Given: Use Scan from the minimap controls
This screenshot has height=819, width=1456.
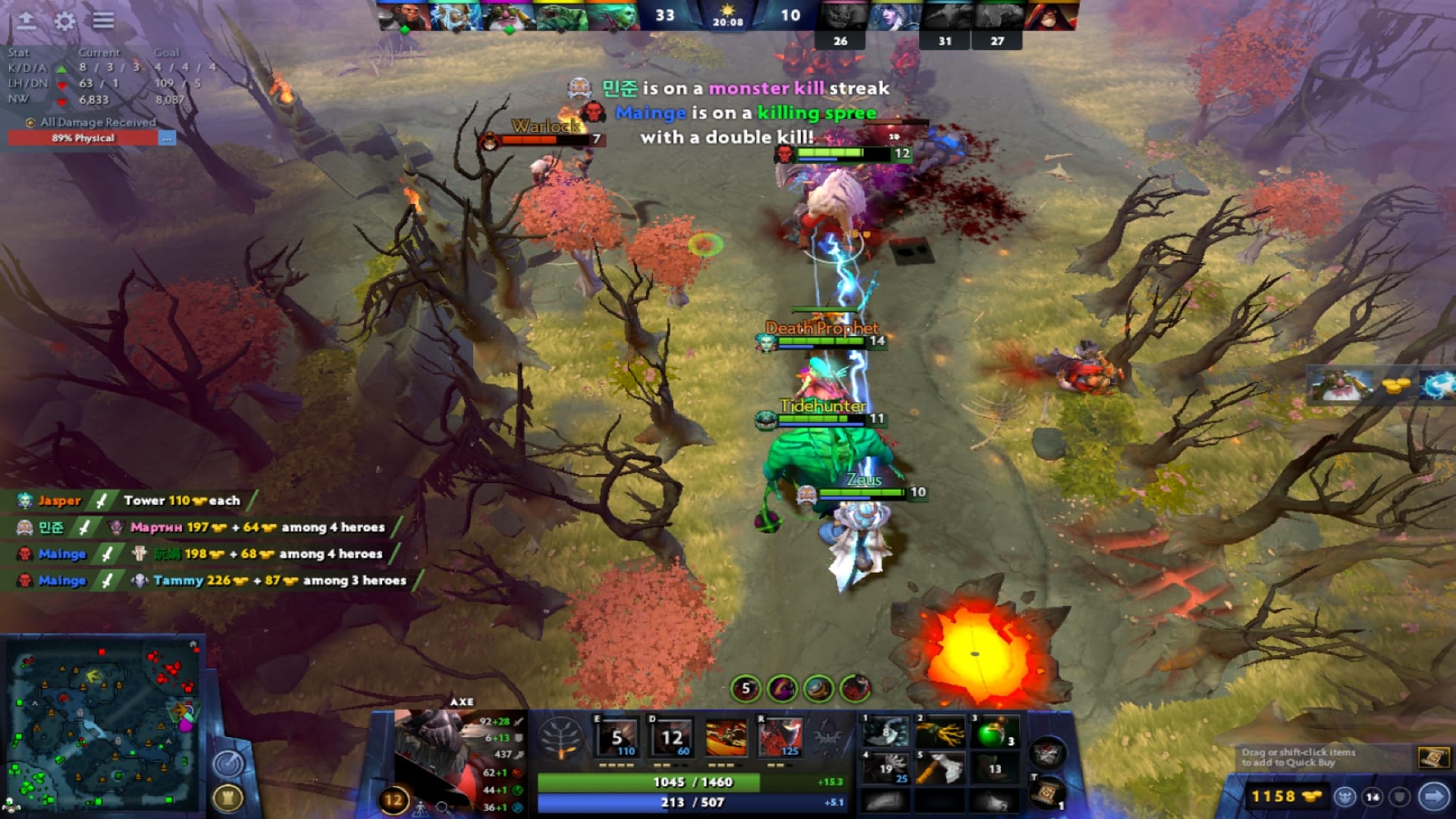Looking at the screenshot, I should 227,761.
